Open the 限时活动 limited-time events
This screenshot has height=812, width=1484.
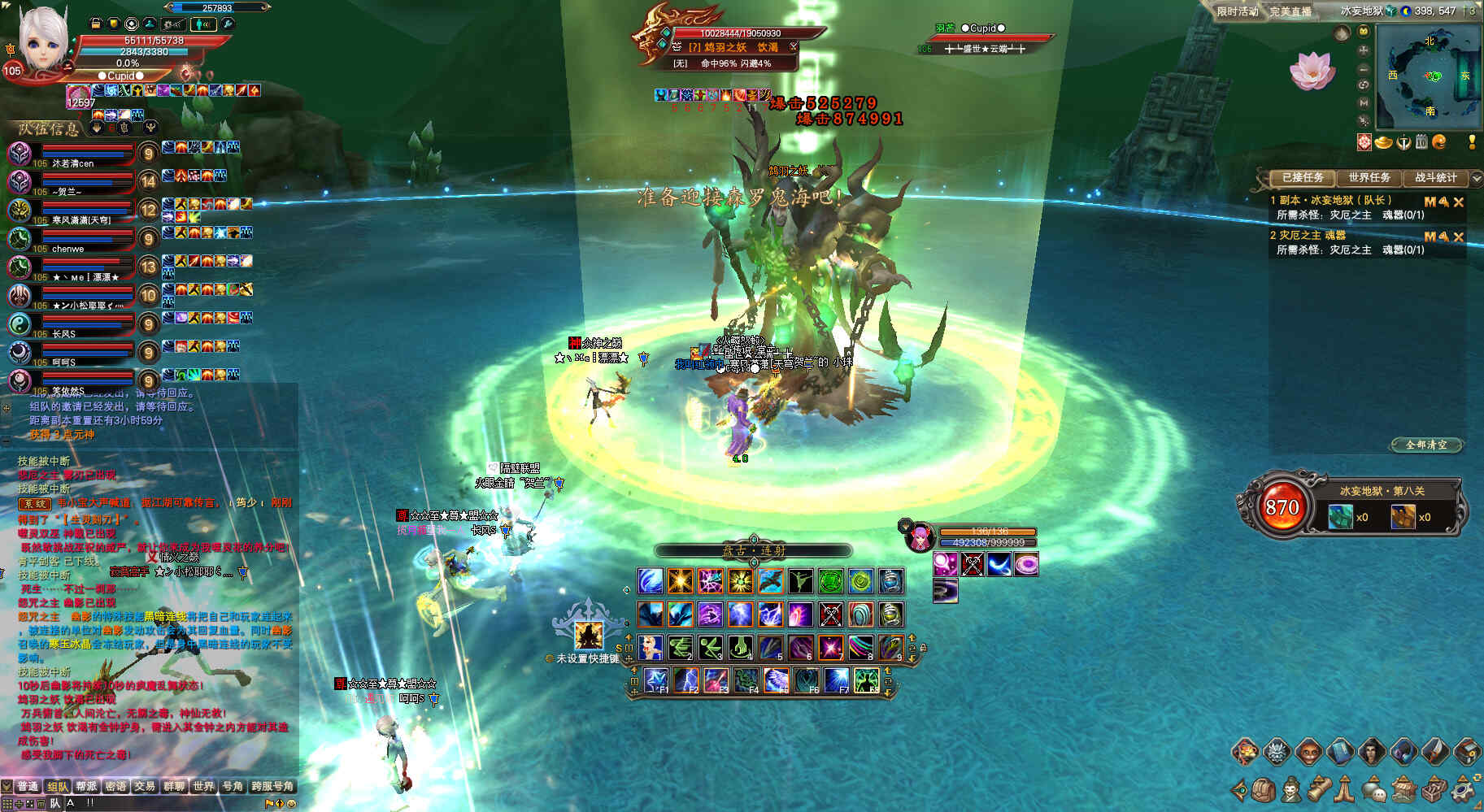pos(1237,11)
